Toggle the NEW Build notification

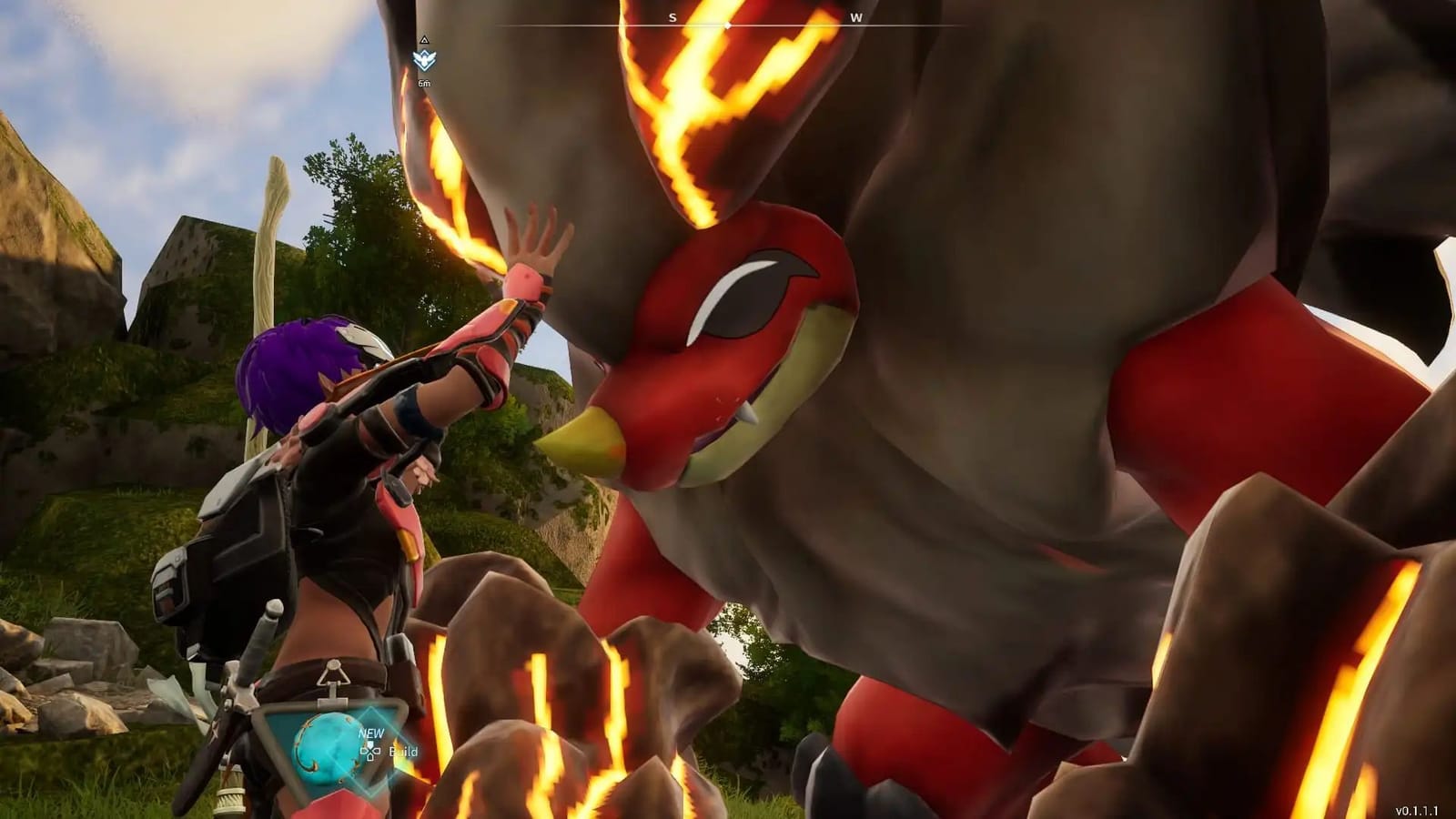[369, 733]
